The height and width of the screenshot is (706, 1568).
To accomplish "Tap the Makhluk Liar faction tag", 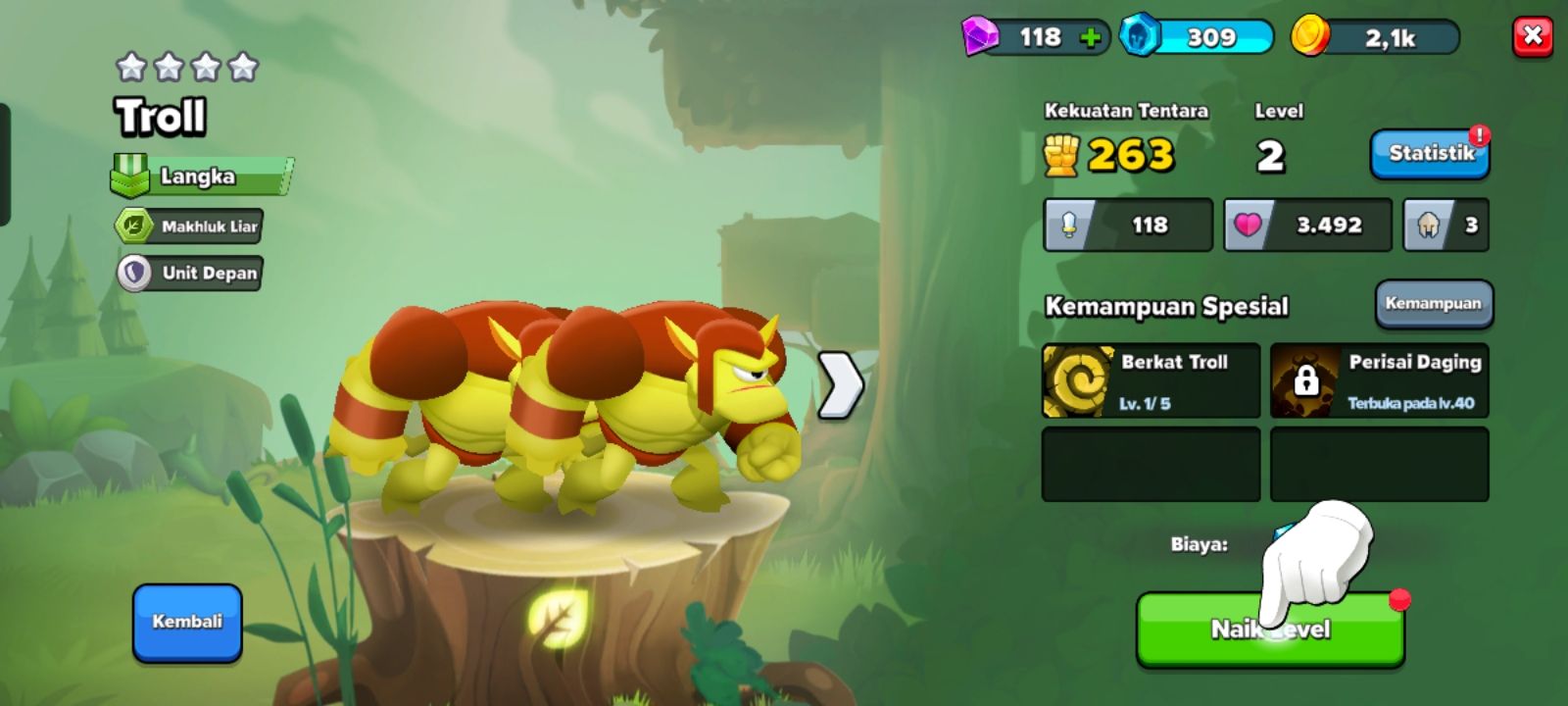I will 189,227.
